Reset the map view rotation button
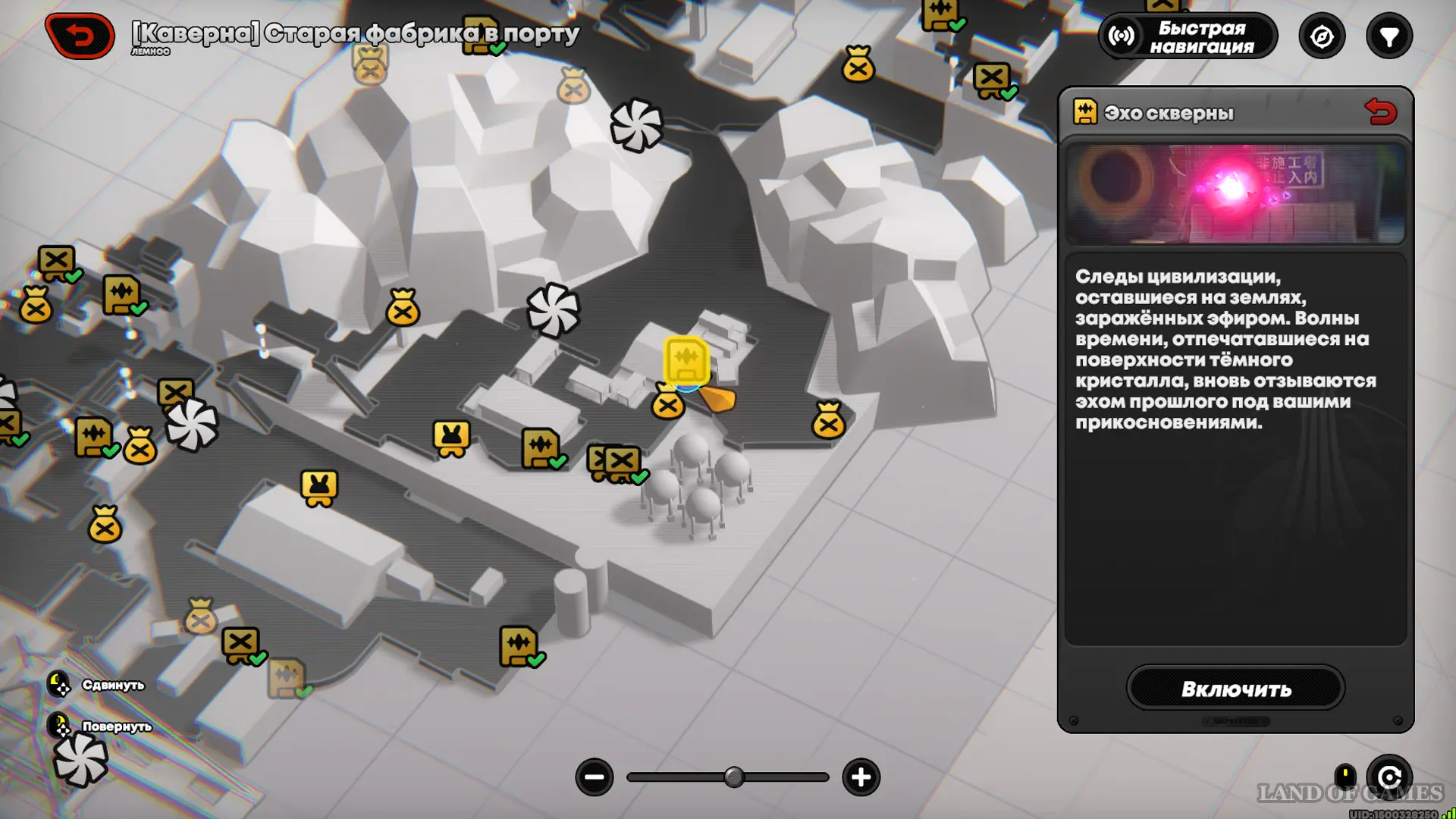The width and height of the screenshot is (1456, 819). pos(1389,777)
